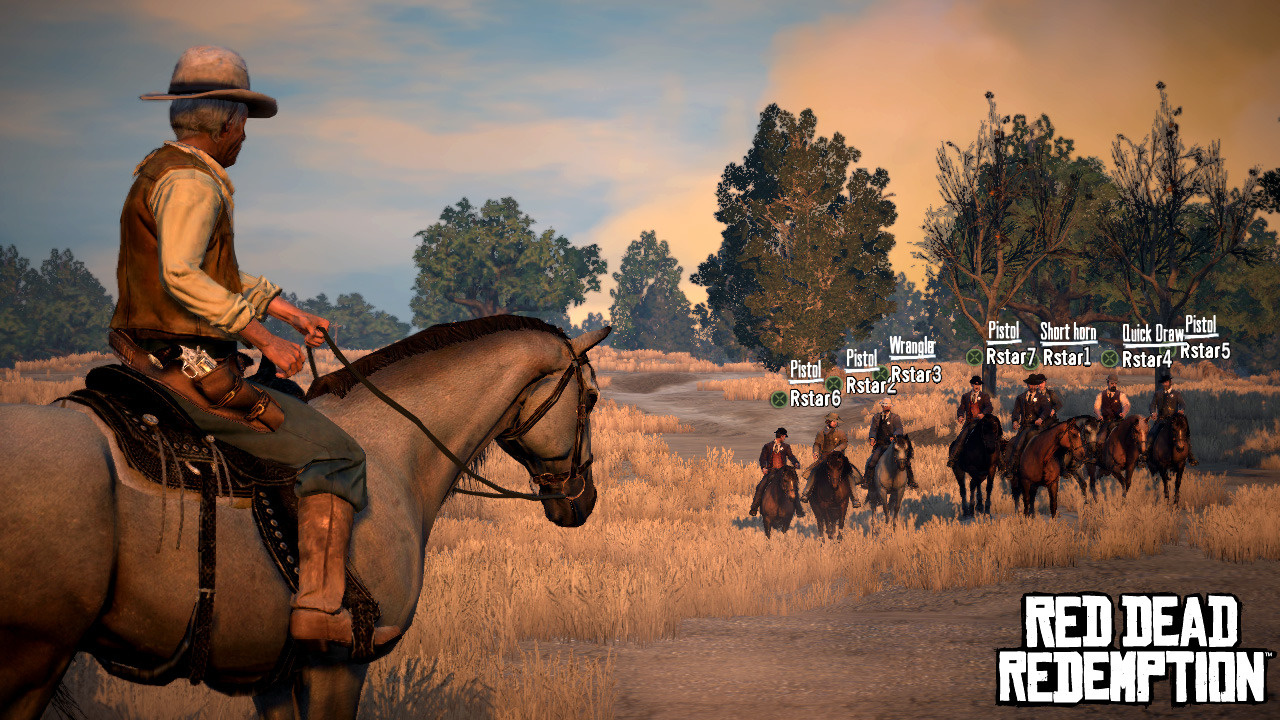The width and height of the screenshot is (1280, 720).
Task: Click the Rstar2 player name tag
Action: click(x=870, y=385)
